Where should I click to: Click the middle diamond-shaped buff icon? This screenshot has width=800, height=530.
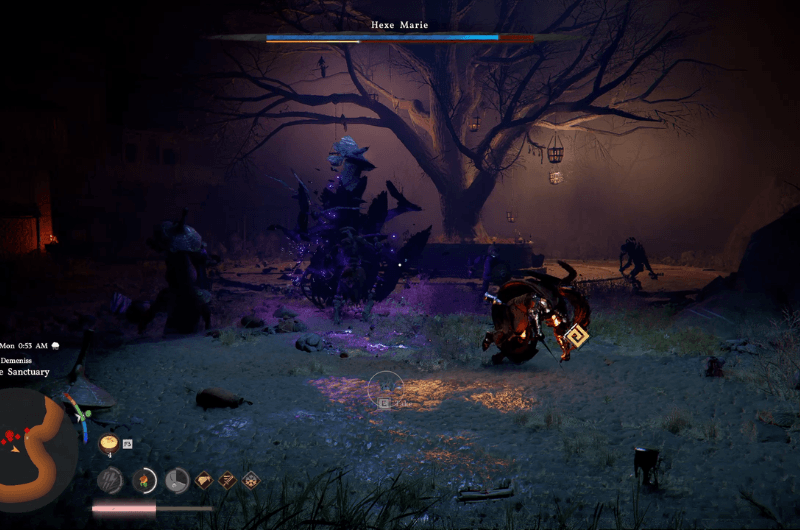point(227,480)
